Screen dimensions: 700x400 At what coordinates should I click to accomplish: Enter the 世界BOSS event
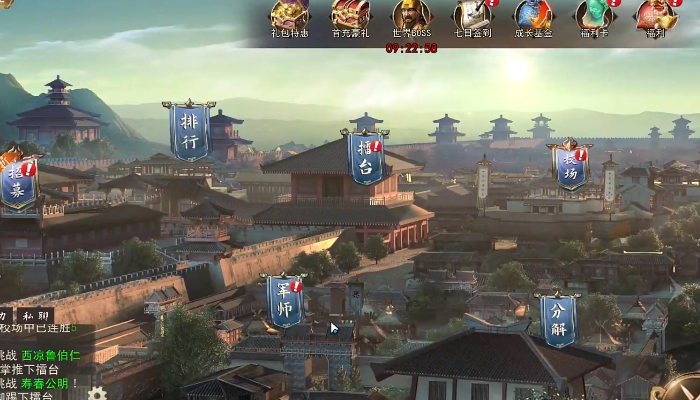point(411,17)
